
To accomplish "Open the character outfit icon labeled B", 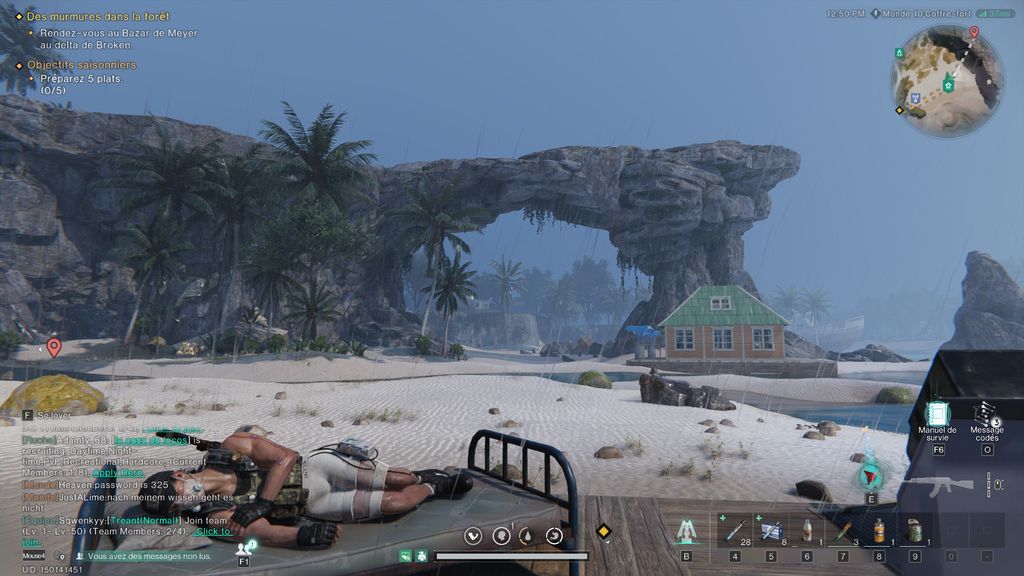I will pos(686,530).
